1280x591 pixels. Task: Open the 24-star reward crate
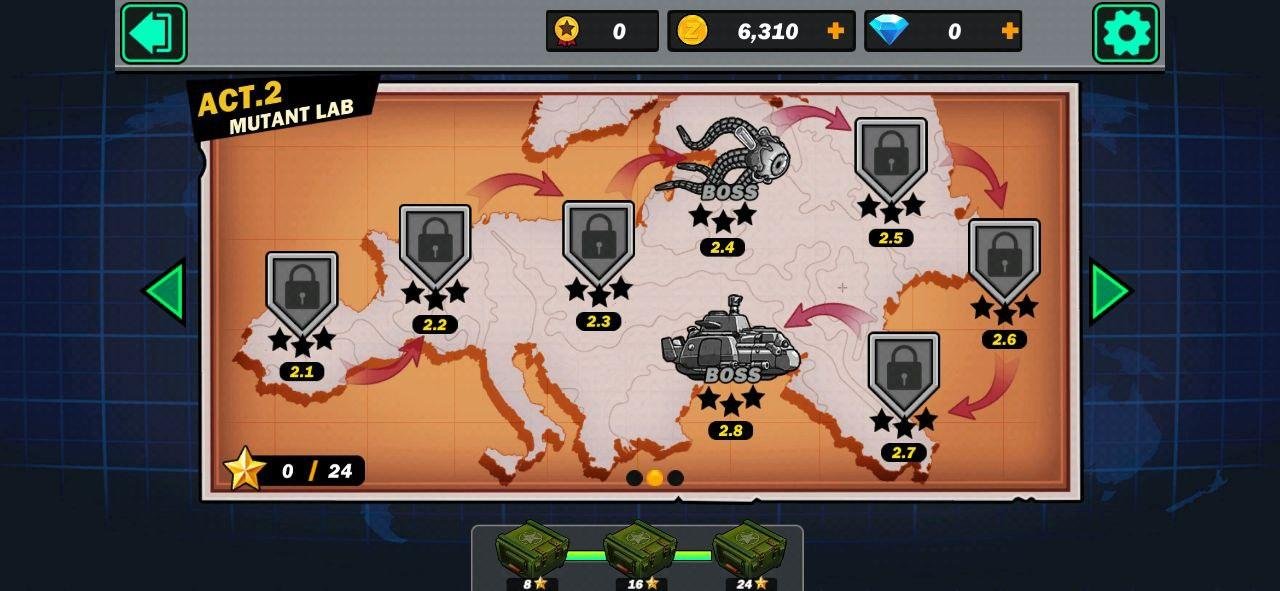click(x=749, y=549)
